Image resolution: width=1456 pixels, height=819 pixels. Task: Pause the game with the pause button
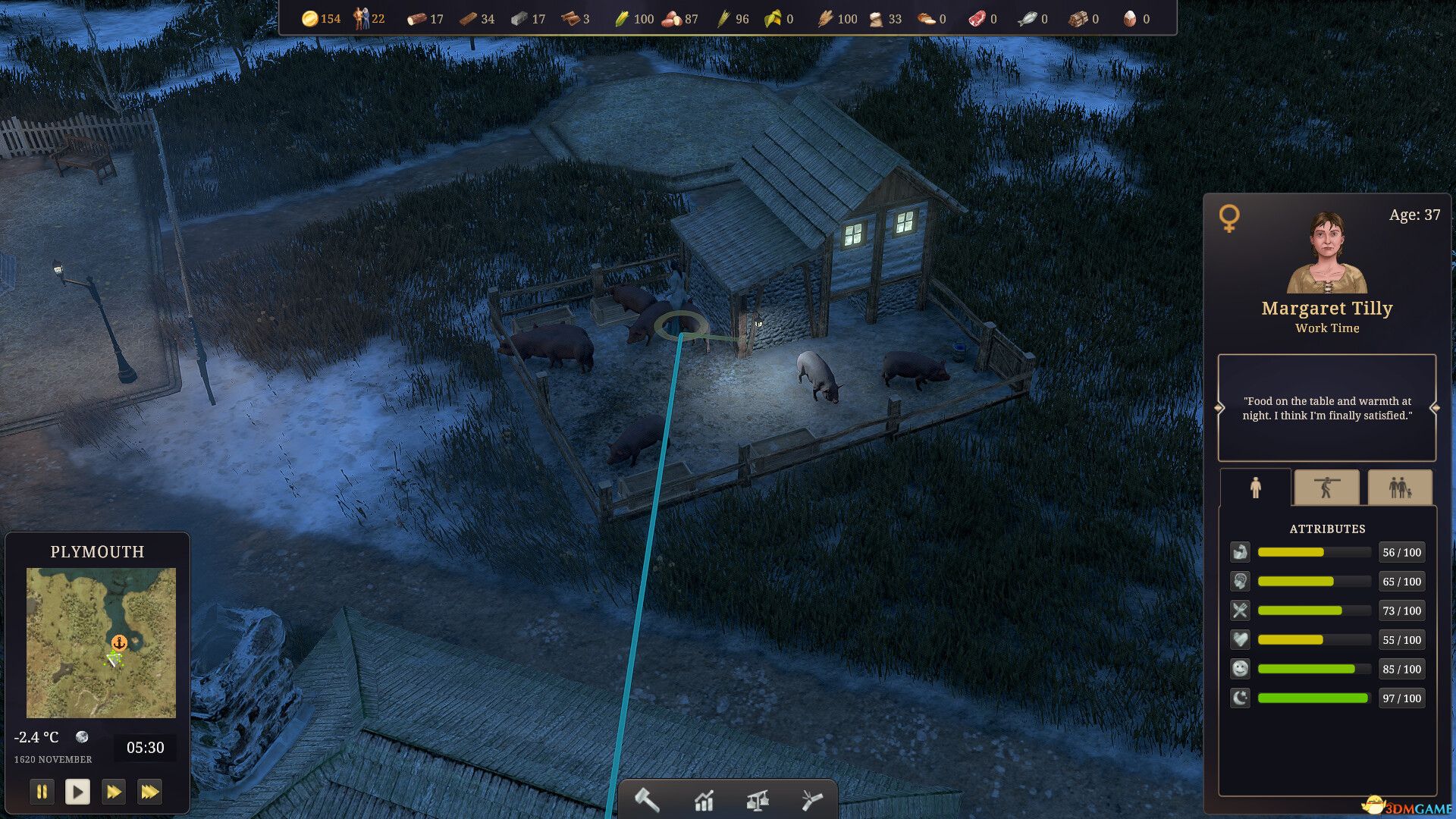pos(42,792)
